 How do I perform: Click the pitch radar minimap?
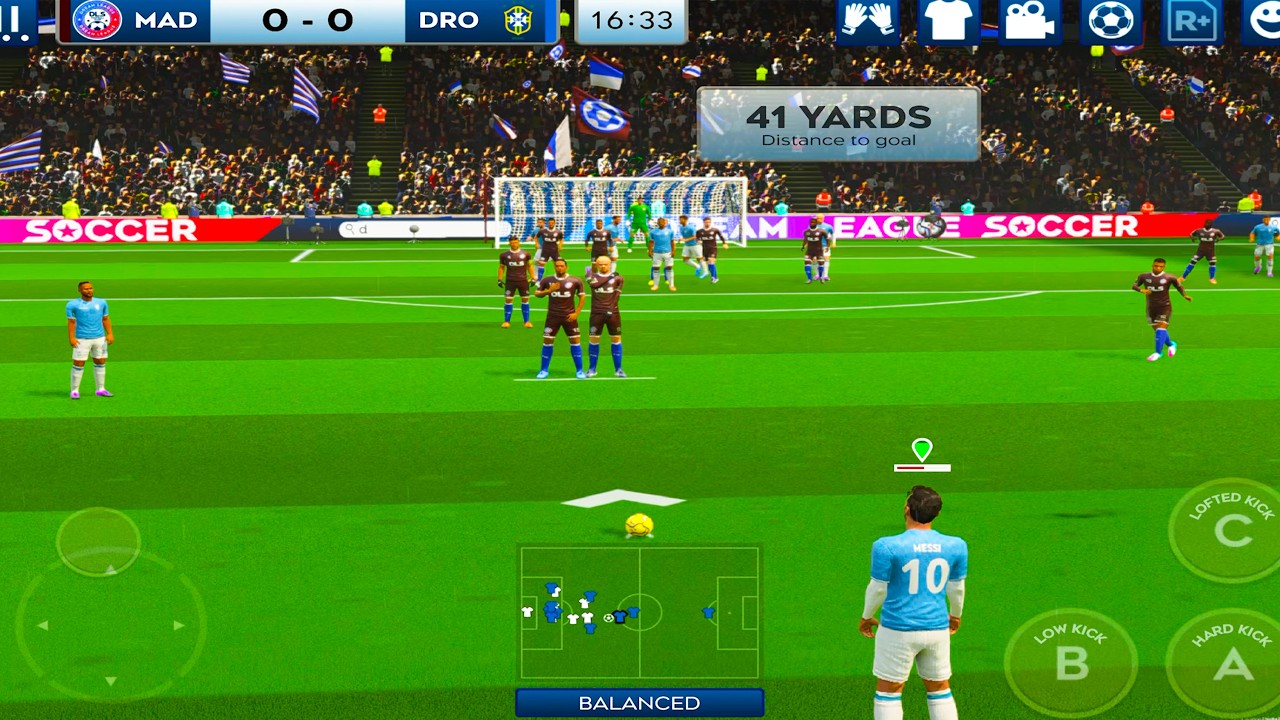tap(639, 612)
